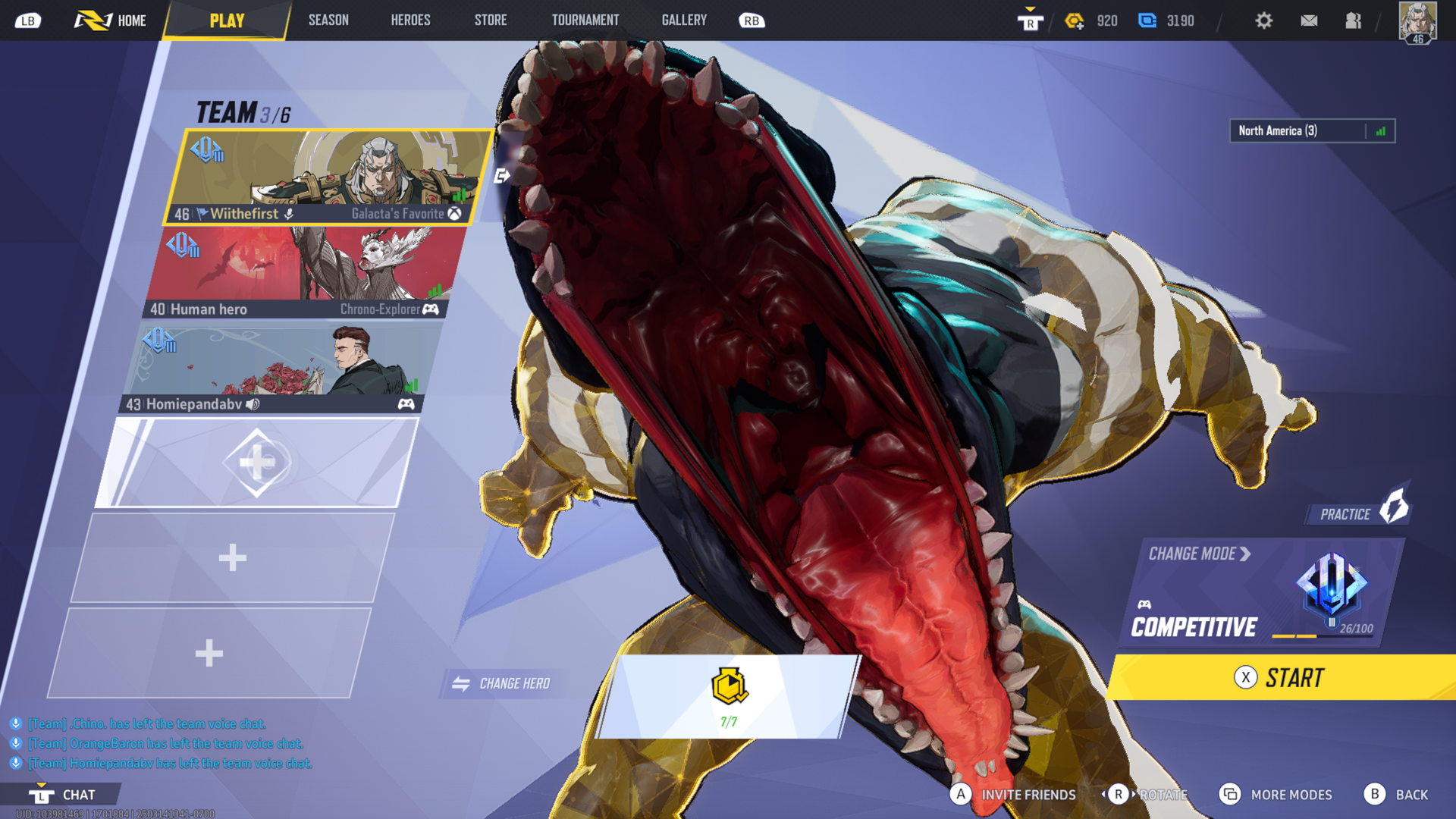Click the player profile avatar
This screenshot has width=1456, height=819.
1417,22
